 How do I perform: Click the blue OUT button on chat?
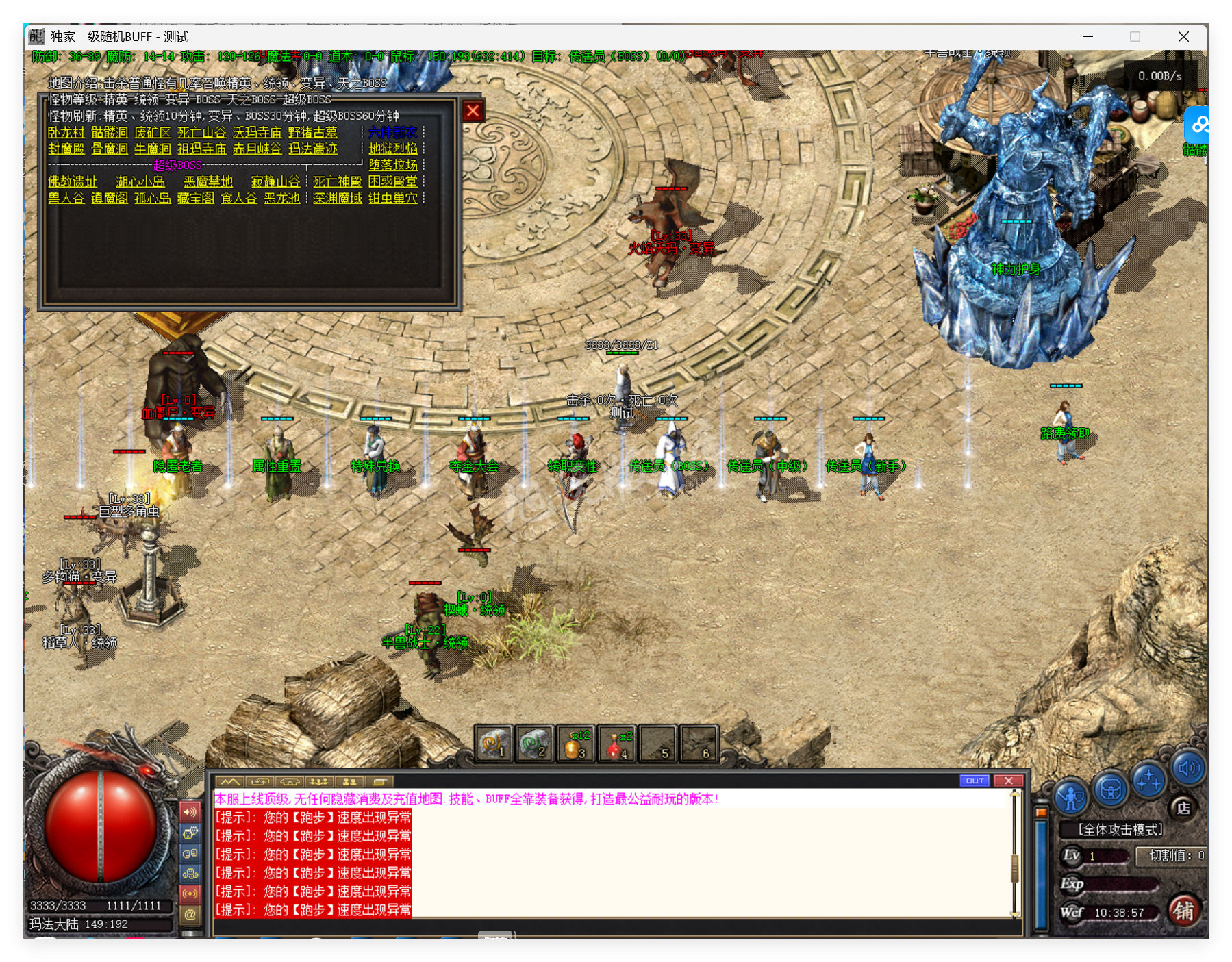click(975, 781)
